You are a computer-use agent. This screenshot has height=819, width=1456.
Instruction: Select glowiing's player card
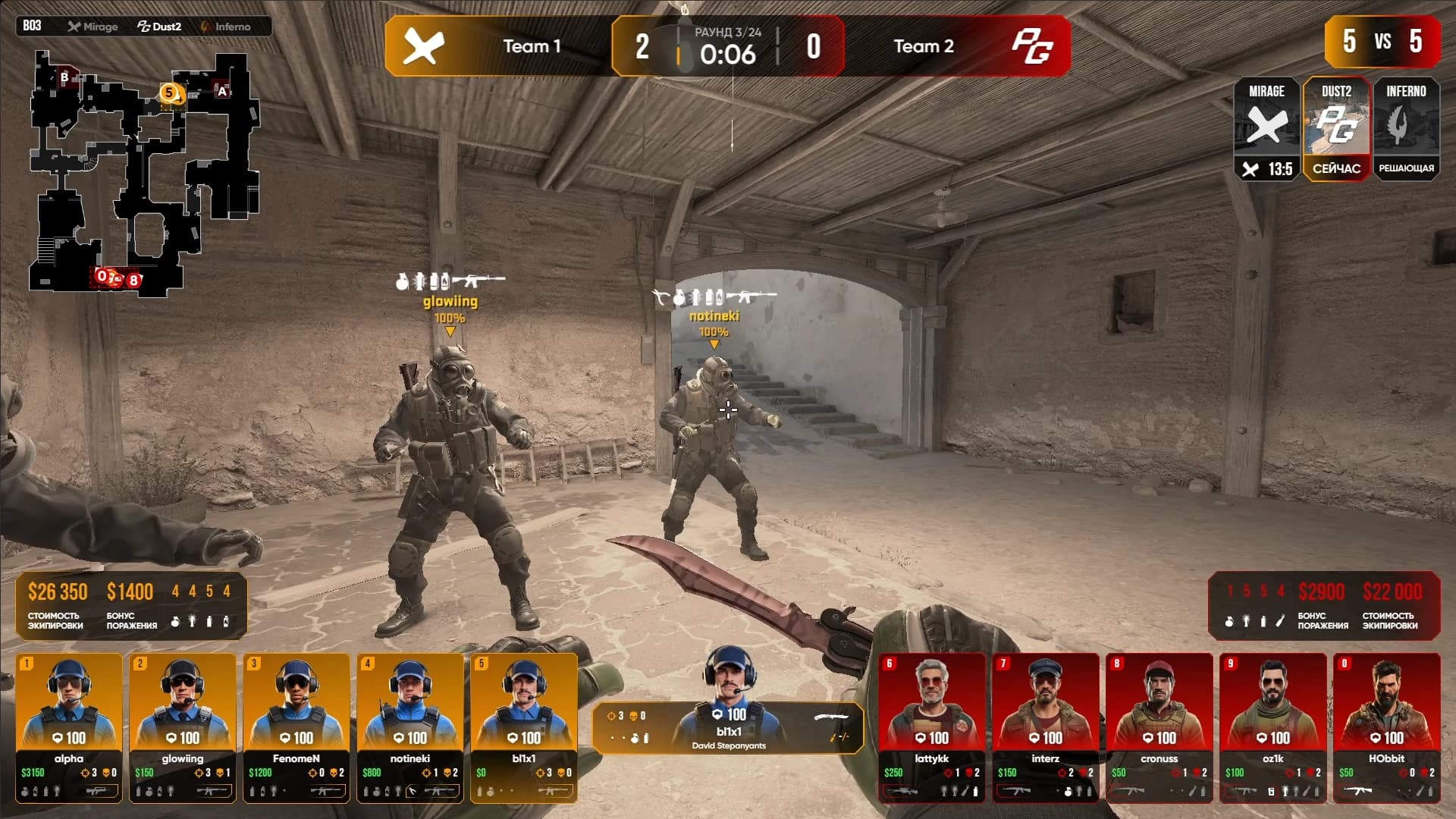click(183, 726)
